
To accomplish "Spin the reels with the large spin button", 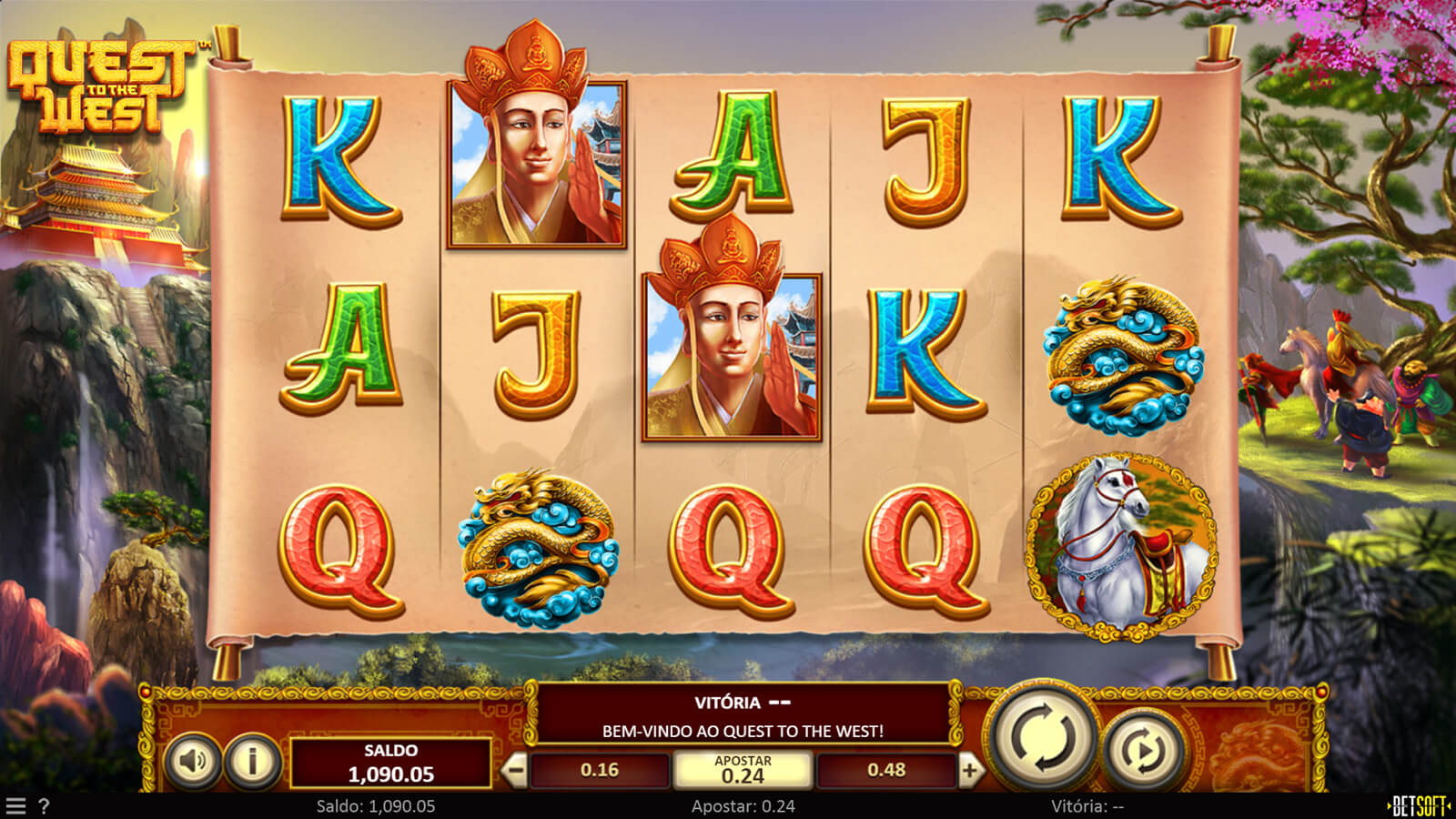I will (1043, 737).
